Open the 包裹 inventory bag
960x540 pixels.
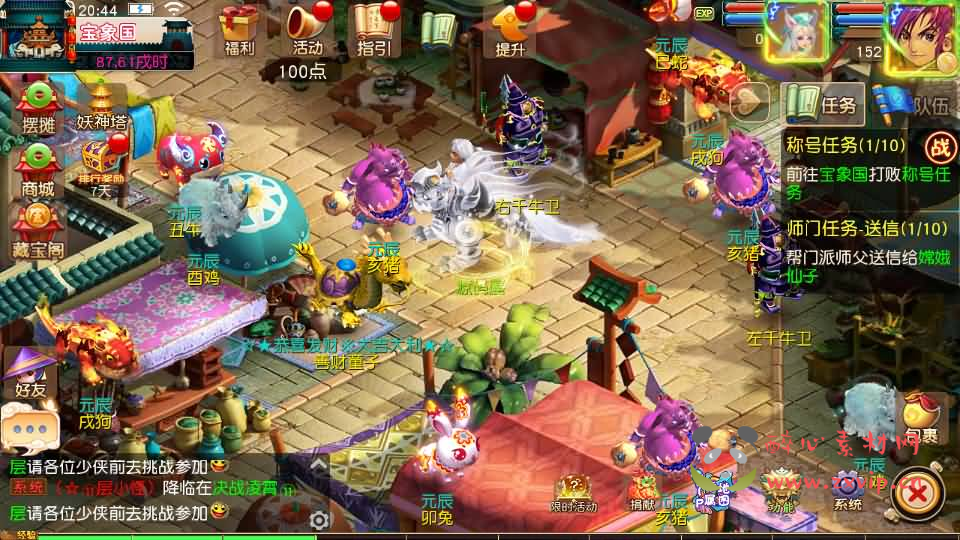(x=921, y=420)
